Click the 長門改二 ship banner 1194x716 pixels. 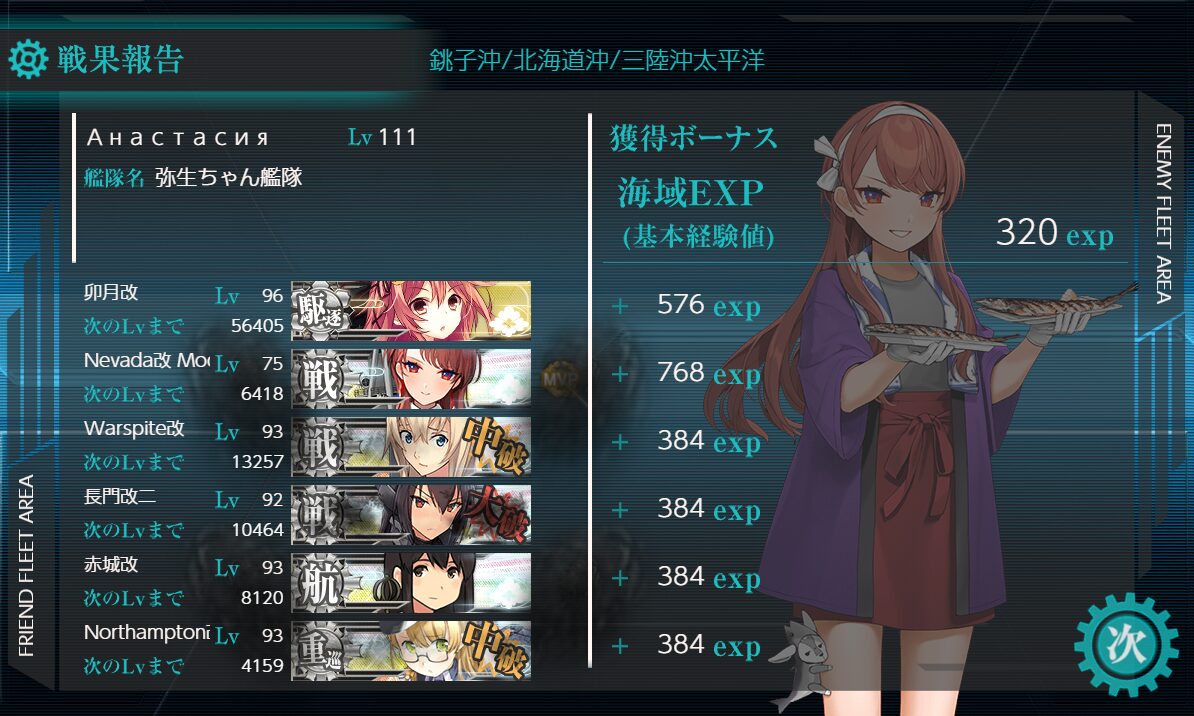click(411, 514)
